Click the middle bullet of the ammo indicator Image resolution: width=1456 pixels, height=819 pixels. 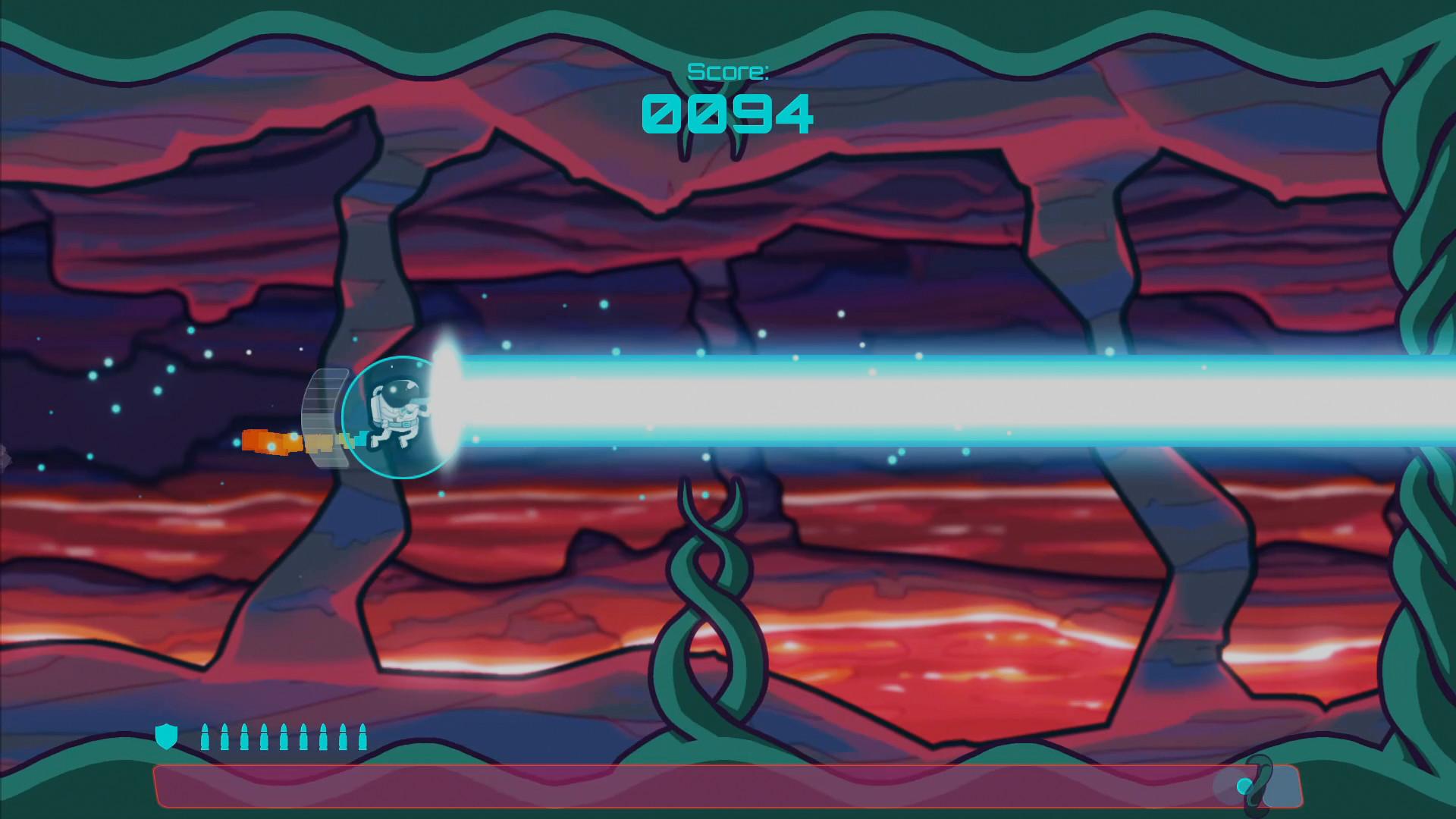tap(282, 735)
